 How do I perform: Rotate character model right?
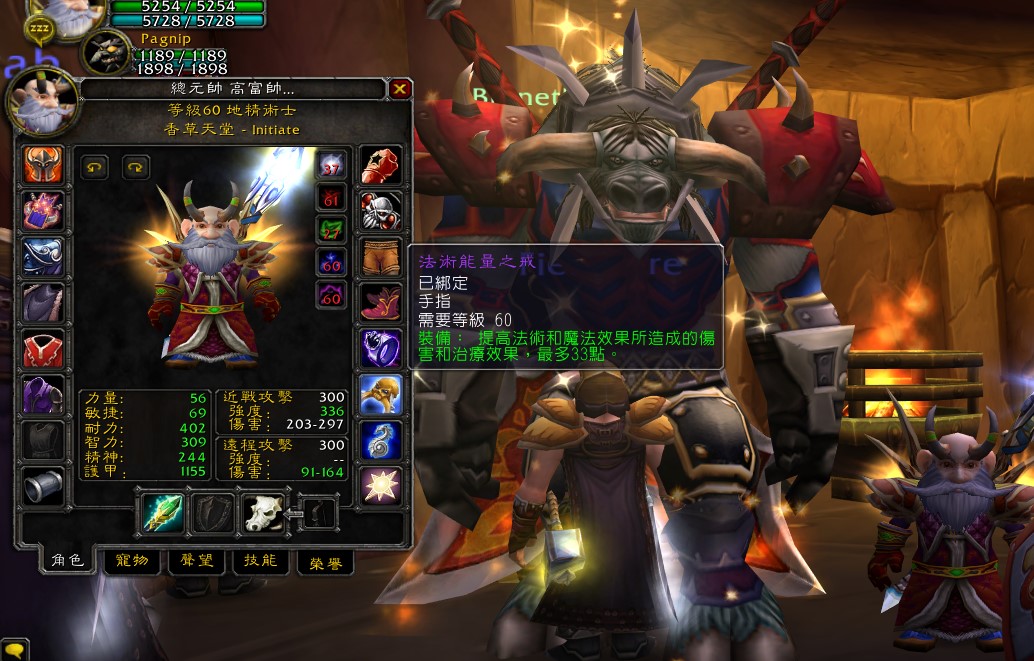(136, 167)
